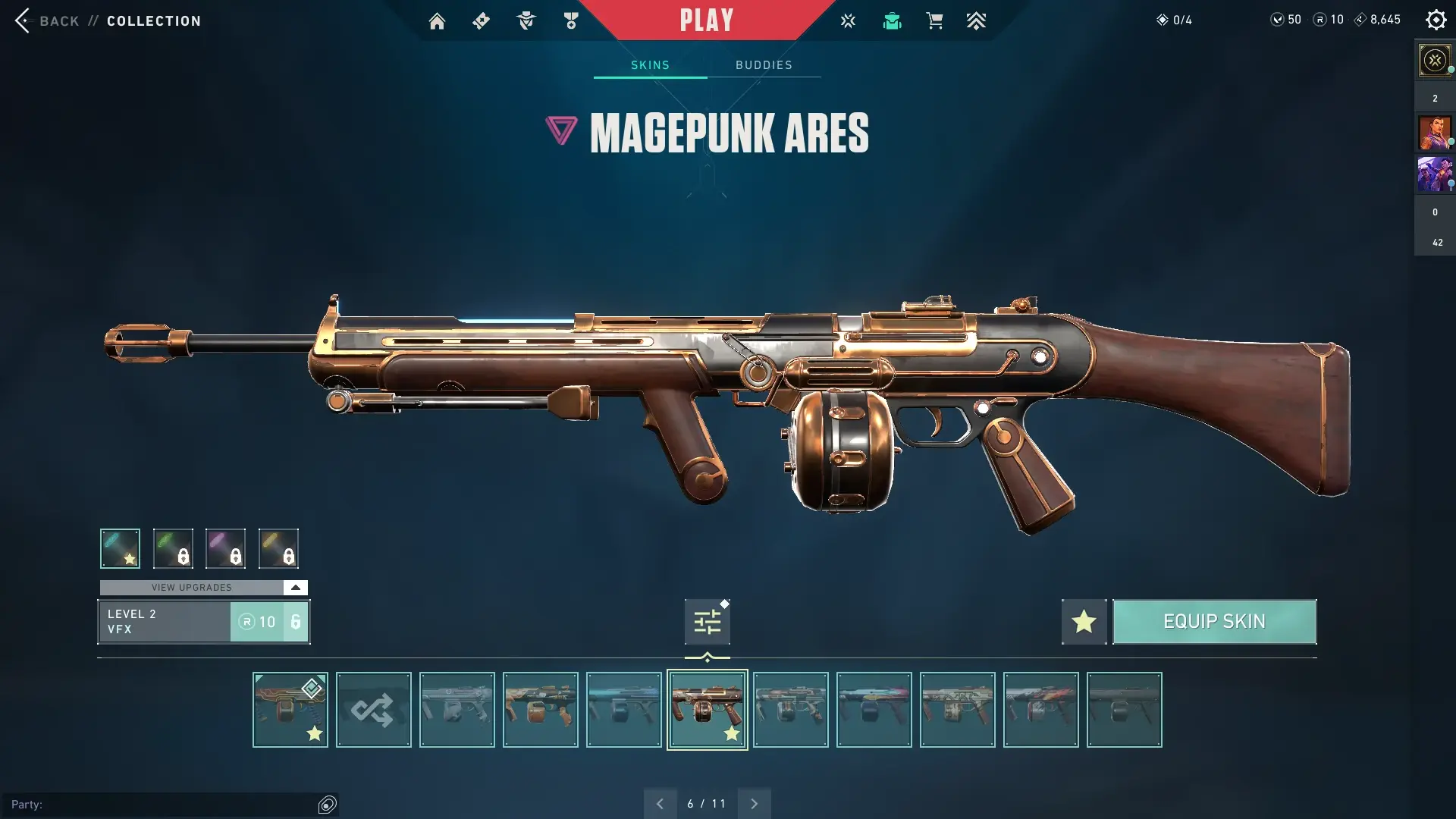Switch to the Buddies tab
1456x819 pixels.
tap(764, 65)
